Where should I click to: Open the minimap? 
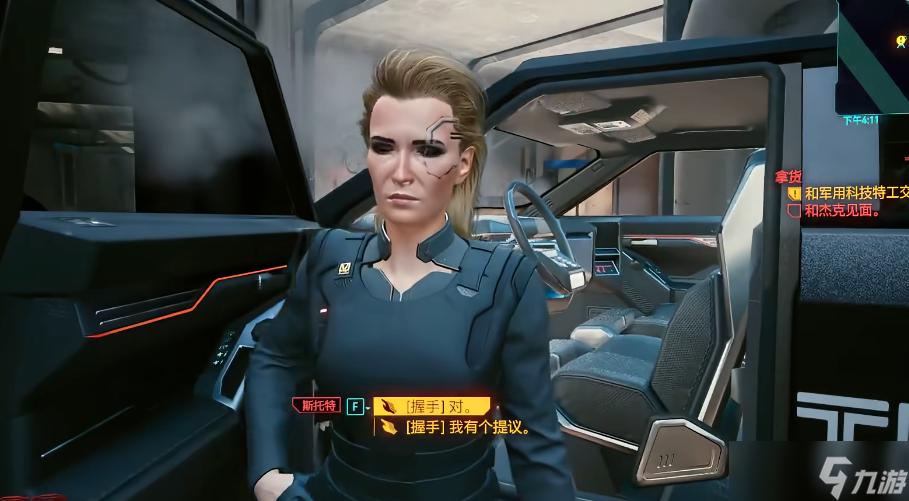[x=873, y=55]
